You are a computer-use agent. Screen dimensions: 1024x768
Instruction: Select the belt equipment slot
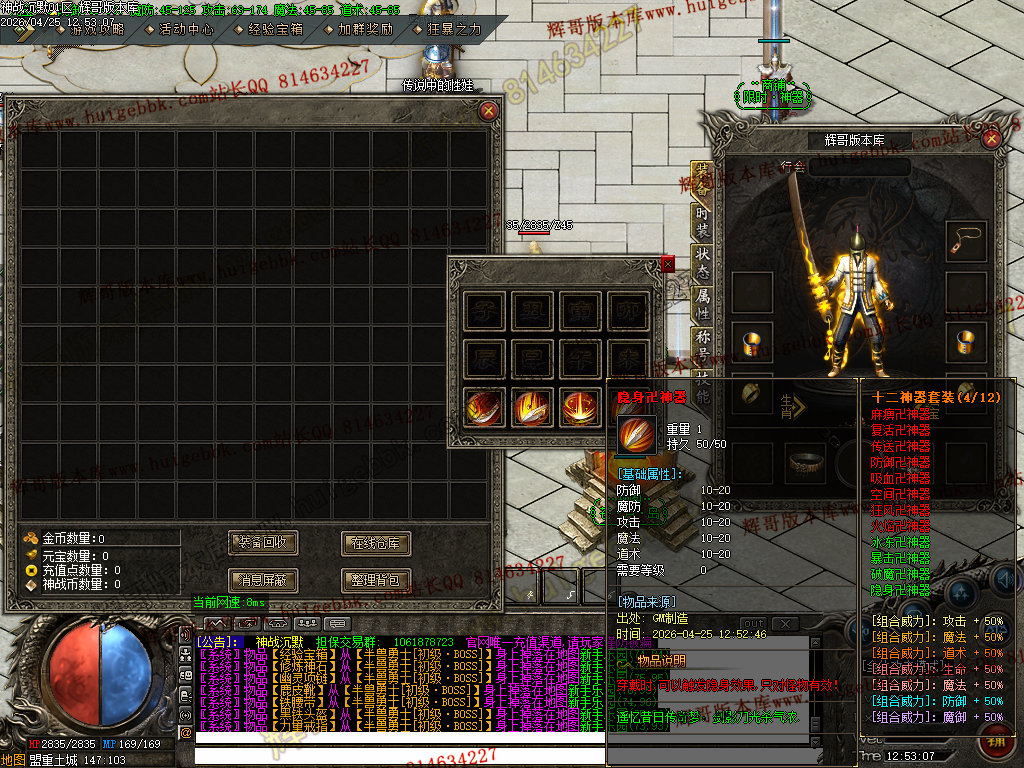click(805, 463)
